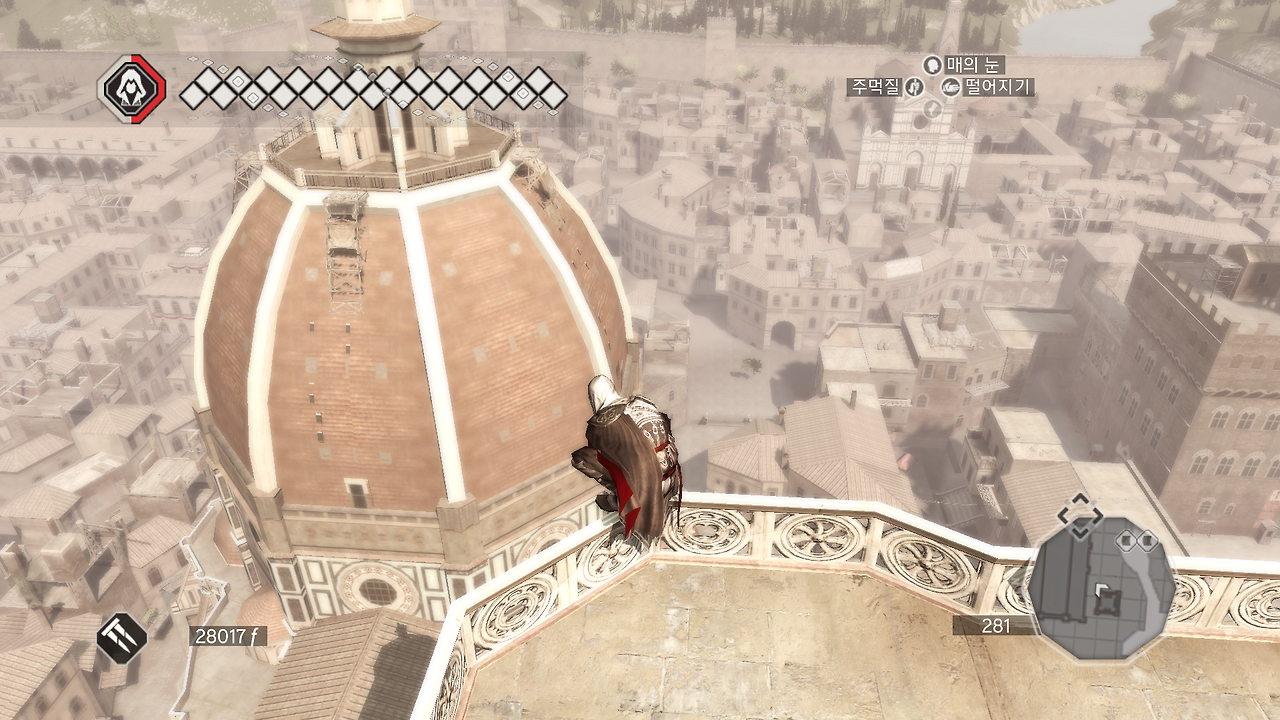Toggle the right viewpoint diamond on the minimap
Screen dimensions: 1280x720
coord(1147,540)
